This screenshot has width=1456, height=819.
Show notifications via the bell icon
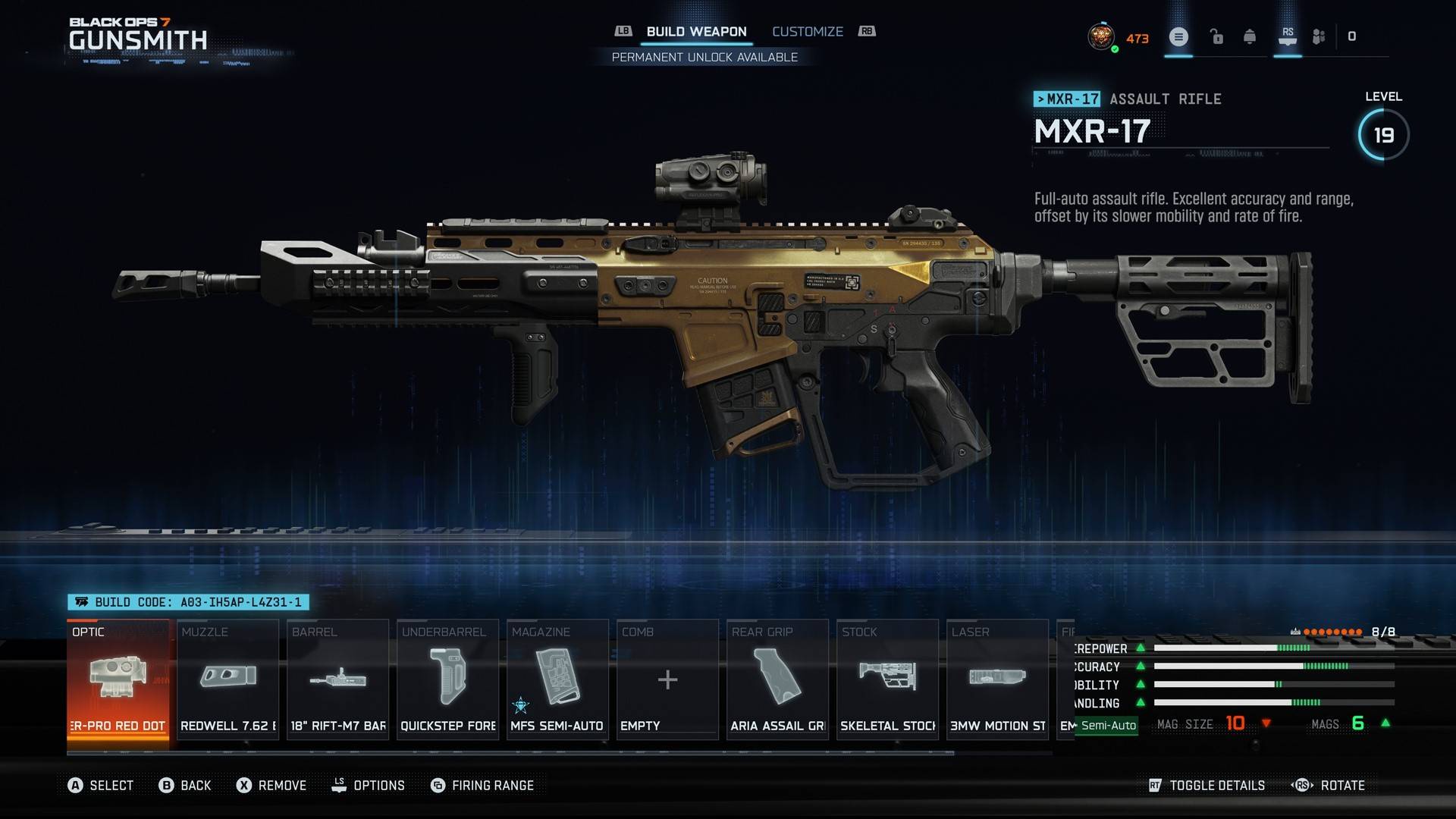point(1250,36)
